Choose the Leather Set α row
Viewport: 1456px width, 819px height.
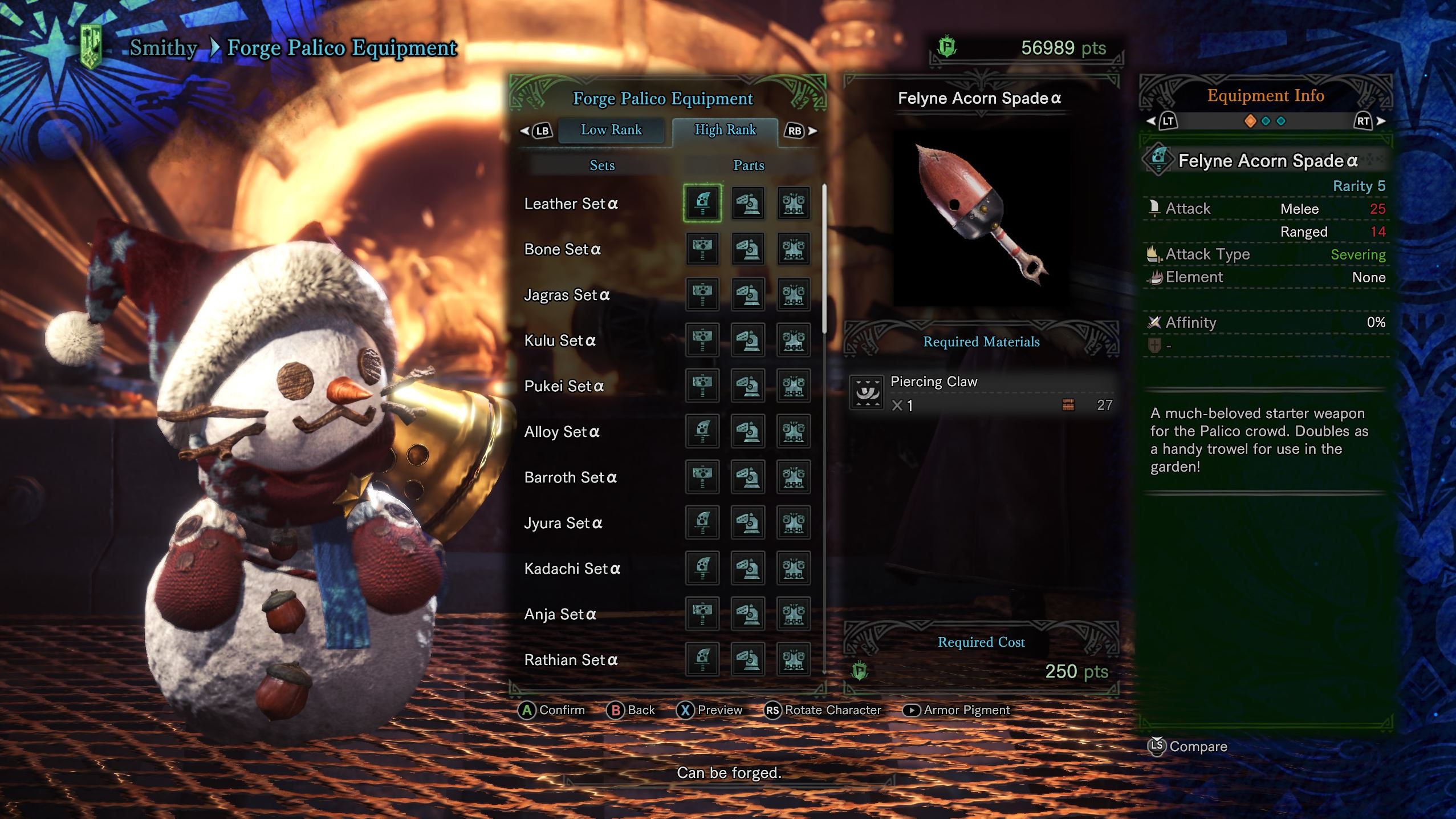571,204
